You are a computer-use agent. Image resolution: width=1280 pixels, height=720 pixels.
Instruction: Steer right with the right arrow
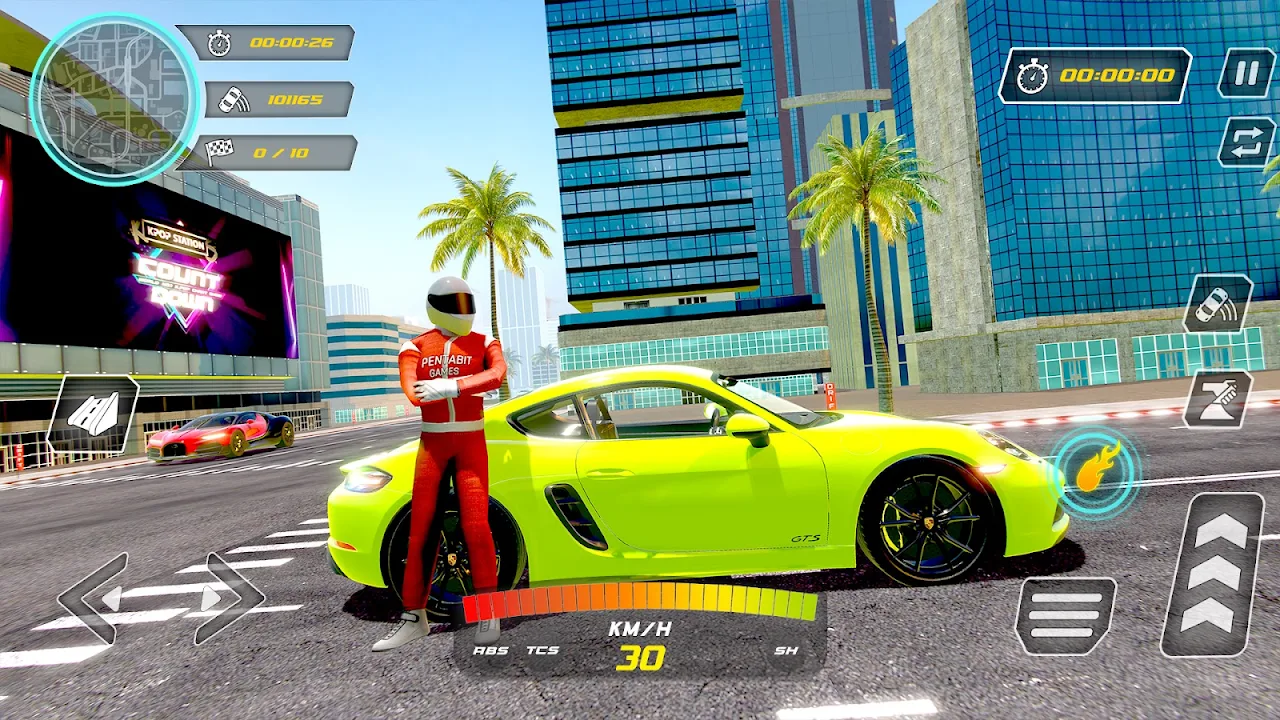[x=228, y=599]
